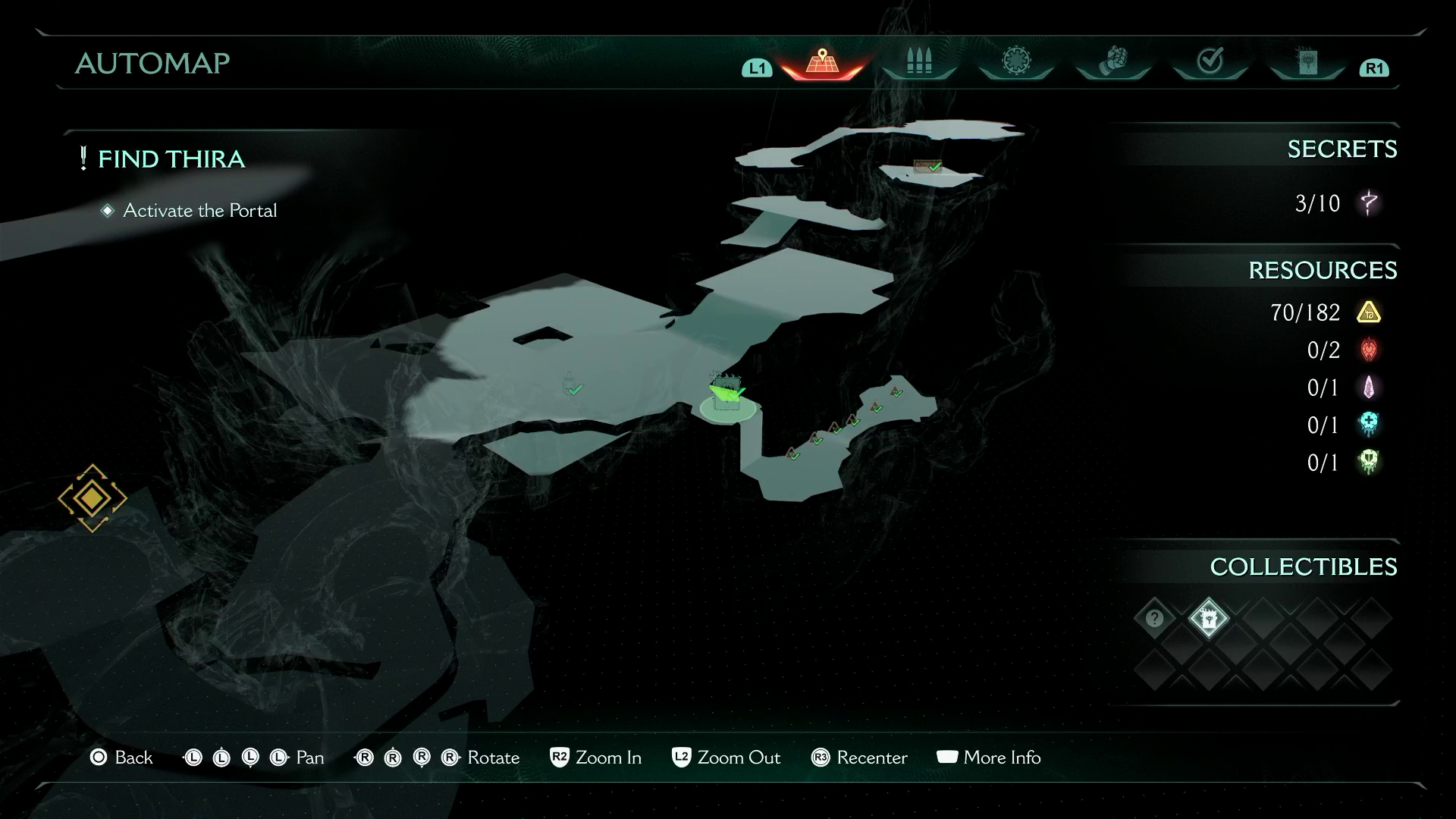This screenshot has height=819, width=1456.
Task: Open the gear-shaped upgrades tab icon
Action: (x=1015, y=64)
